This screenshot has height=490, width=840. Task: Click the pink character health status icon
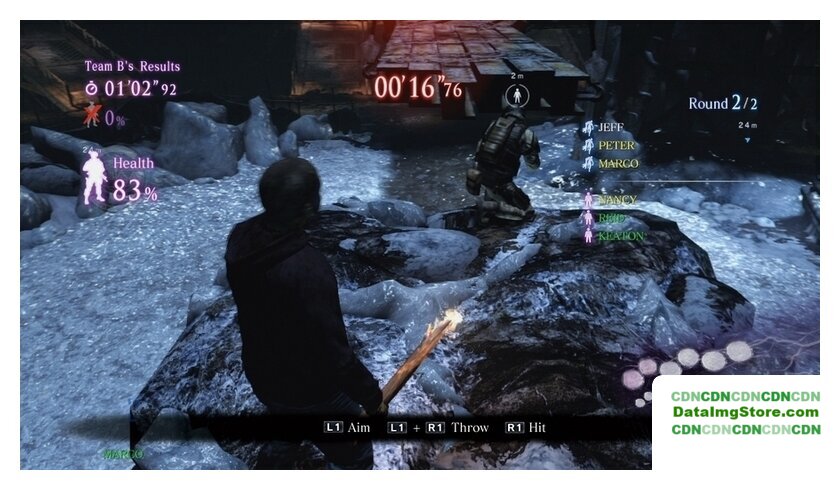point(94,179)
